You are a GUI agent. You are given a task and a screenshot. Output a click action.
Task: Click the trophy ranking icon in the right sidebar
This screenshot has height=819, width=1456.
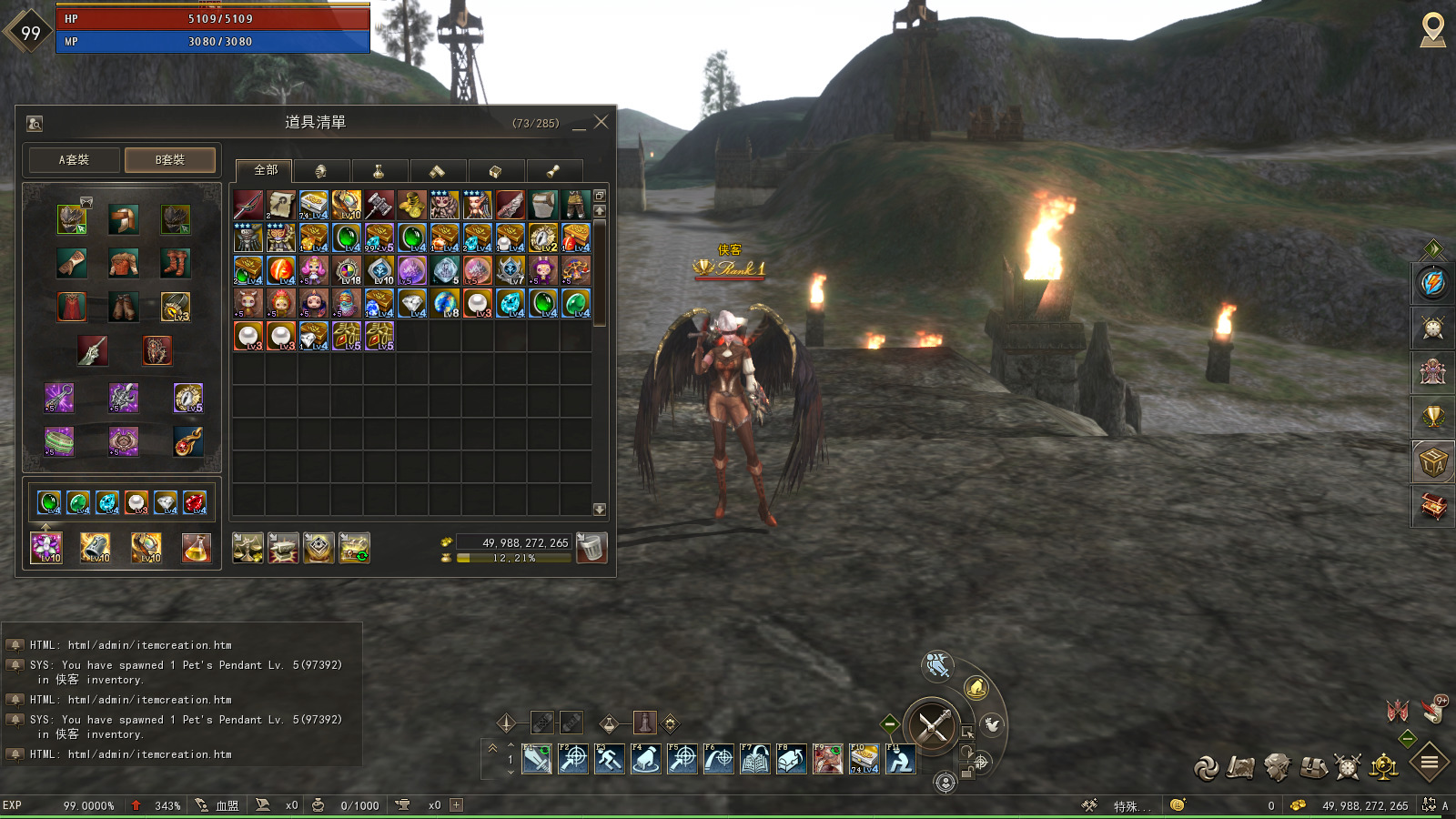click(1431, 417)
